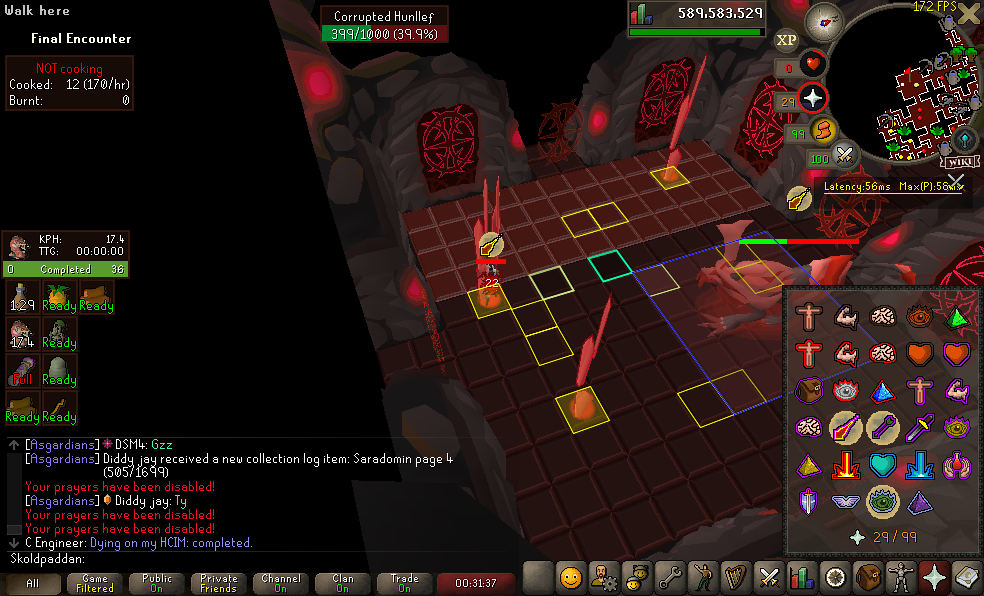984x596 pixels.
Task: Toggle quick prayers via the prayer orb
Action: [x=813, y=98]
